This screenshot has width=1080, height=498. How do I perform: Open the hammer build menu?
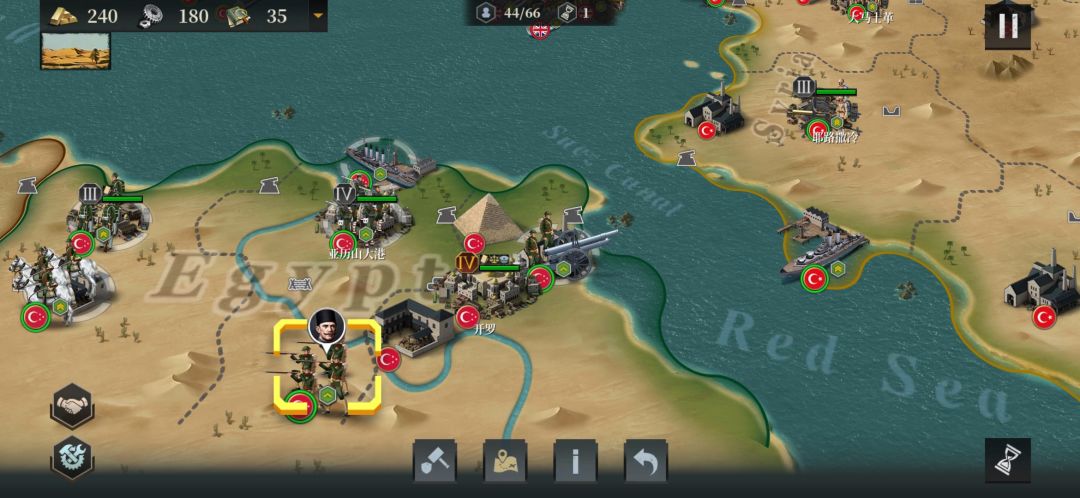[x=435, y=461]
